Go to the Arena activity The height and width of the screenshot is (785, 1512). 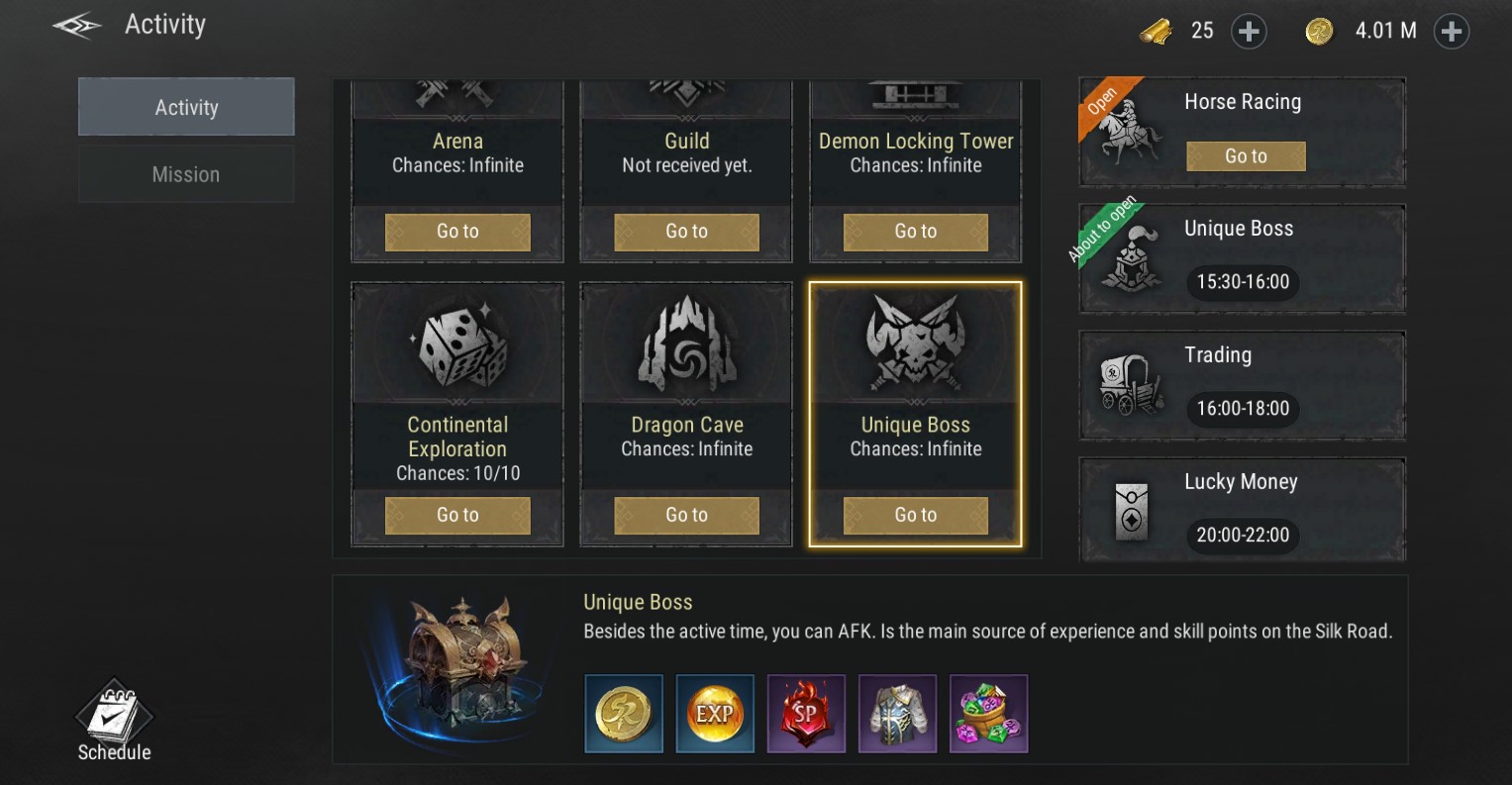(457, 232)
